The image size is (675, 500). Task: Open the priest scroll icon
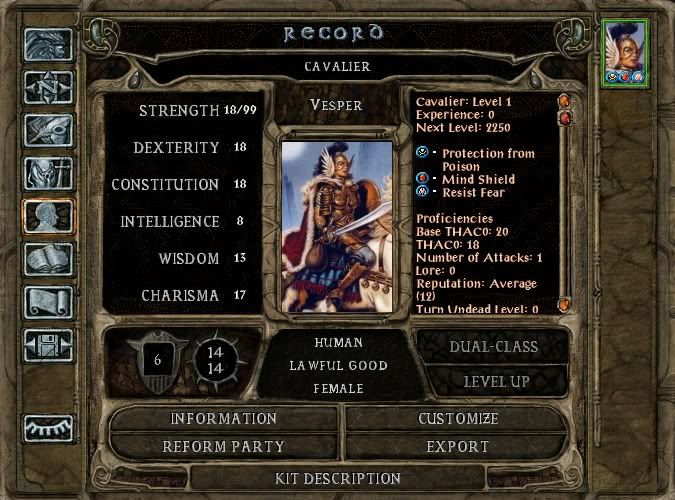tap(48, 303)
